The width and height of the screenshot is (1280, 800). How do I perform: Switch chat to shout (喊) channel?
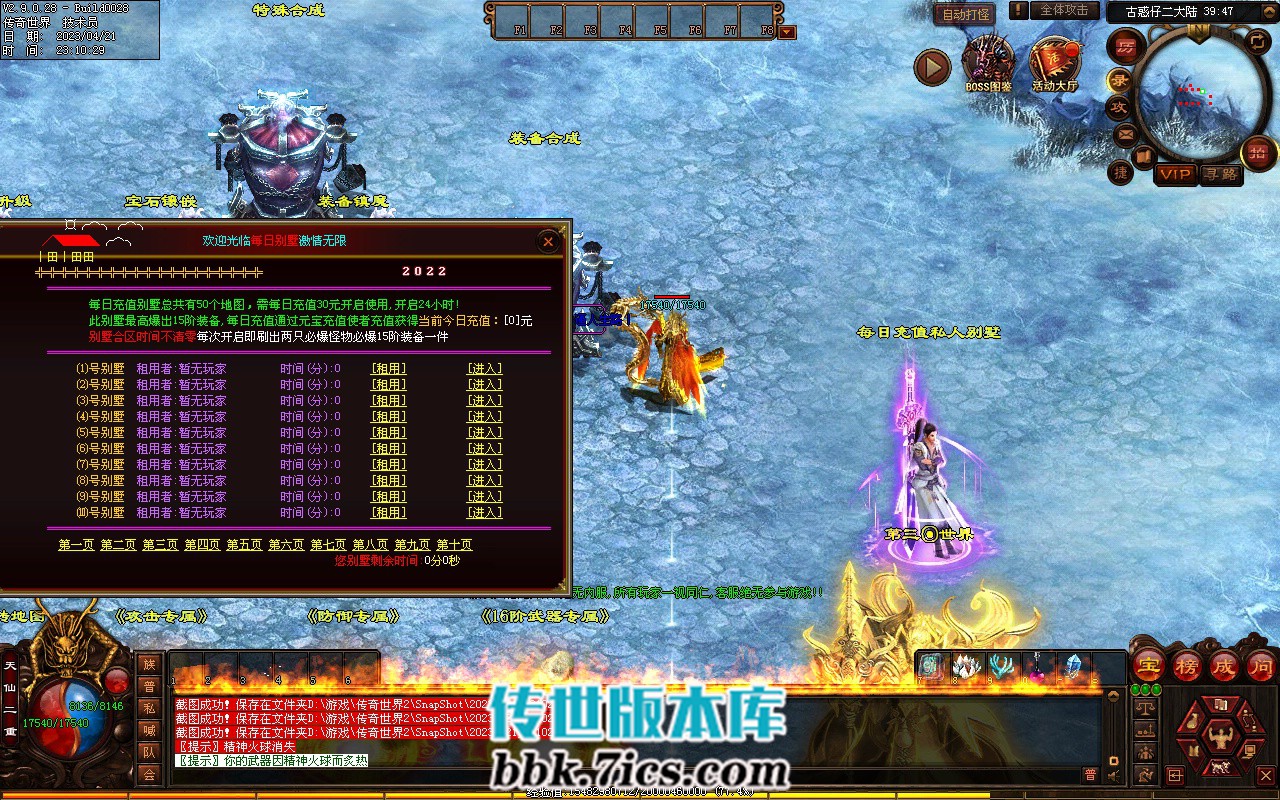click(149, 730)
